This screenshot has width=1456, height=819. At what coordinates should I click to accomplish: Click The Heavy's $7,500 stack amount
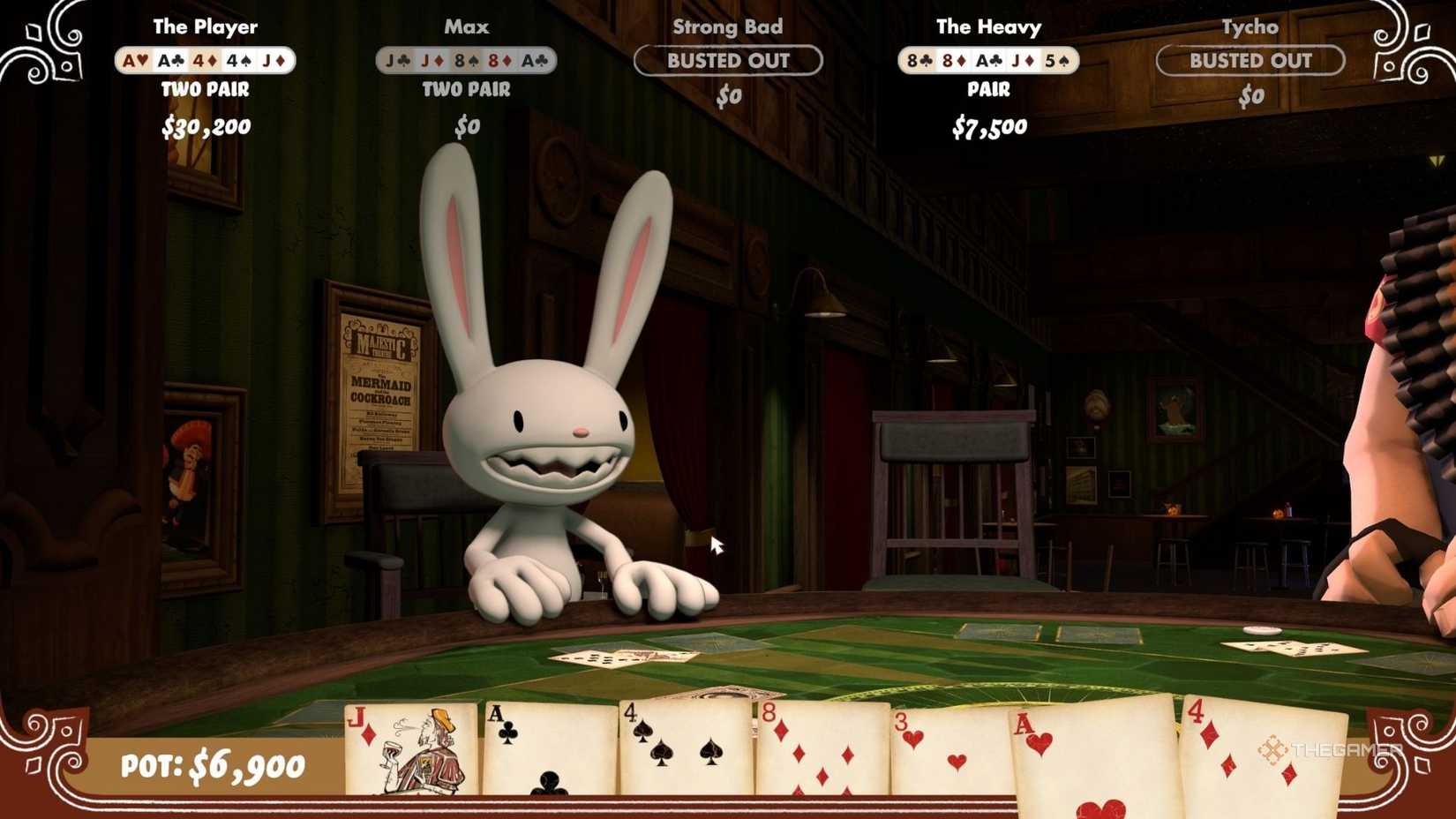pos(989,126)
